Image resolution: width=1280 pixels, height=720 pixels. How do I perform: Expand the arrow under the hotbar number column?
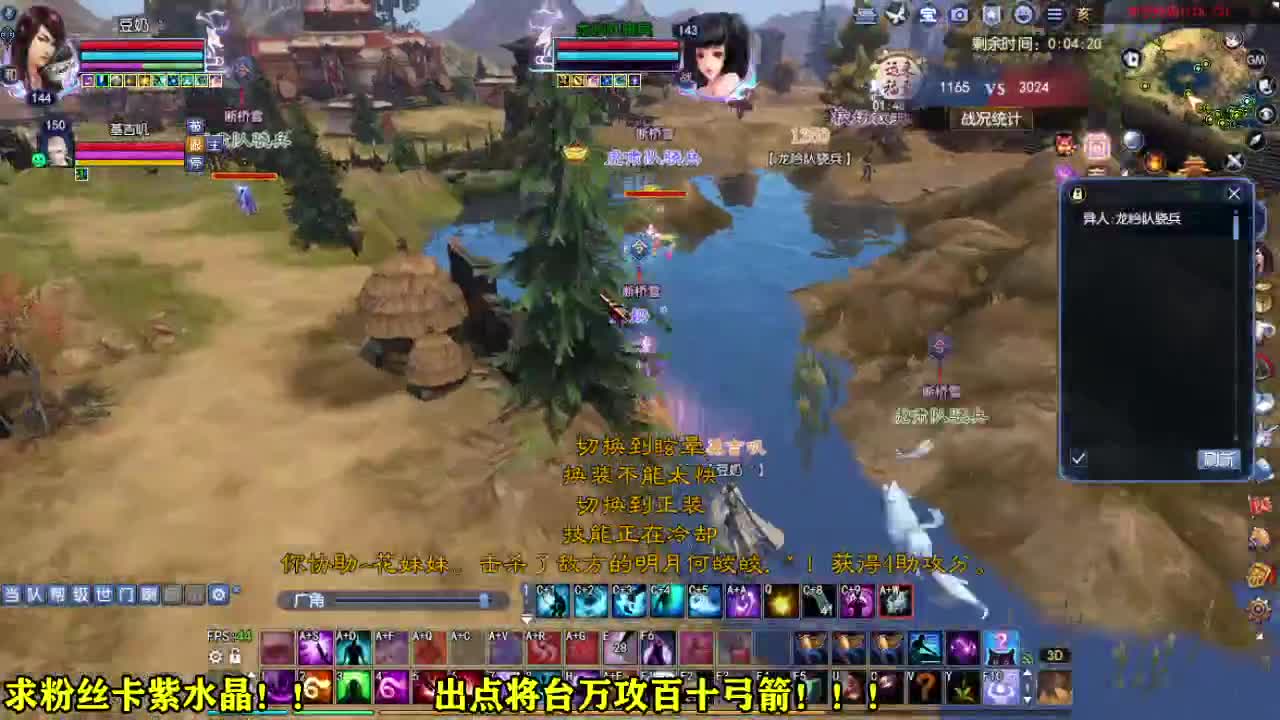(x=527, y=618)
